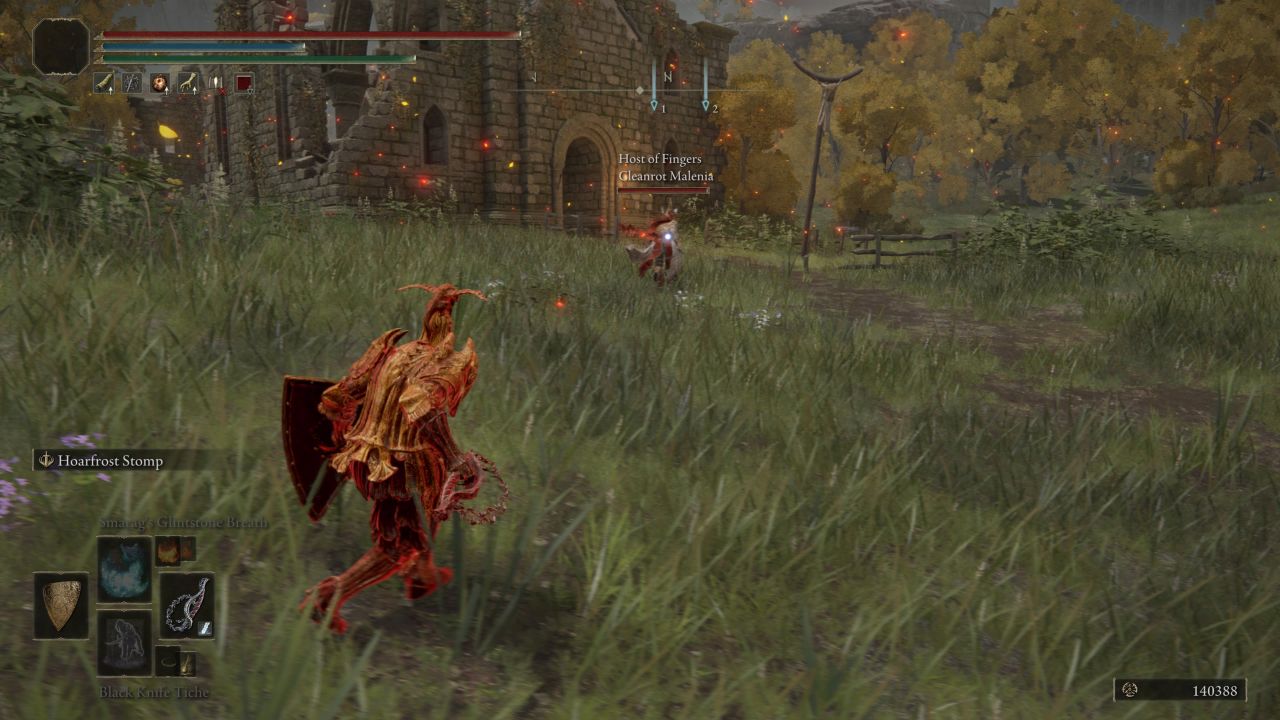
Task: Click the horn-shaped status effect icon
Action: pos(103,84)
